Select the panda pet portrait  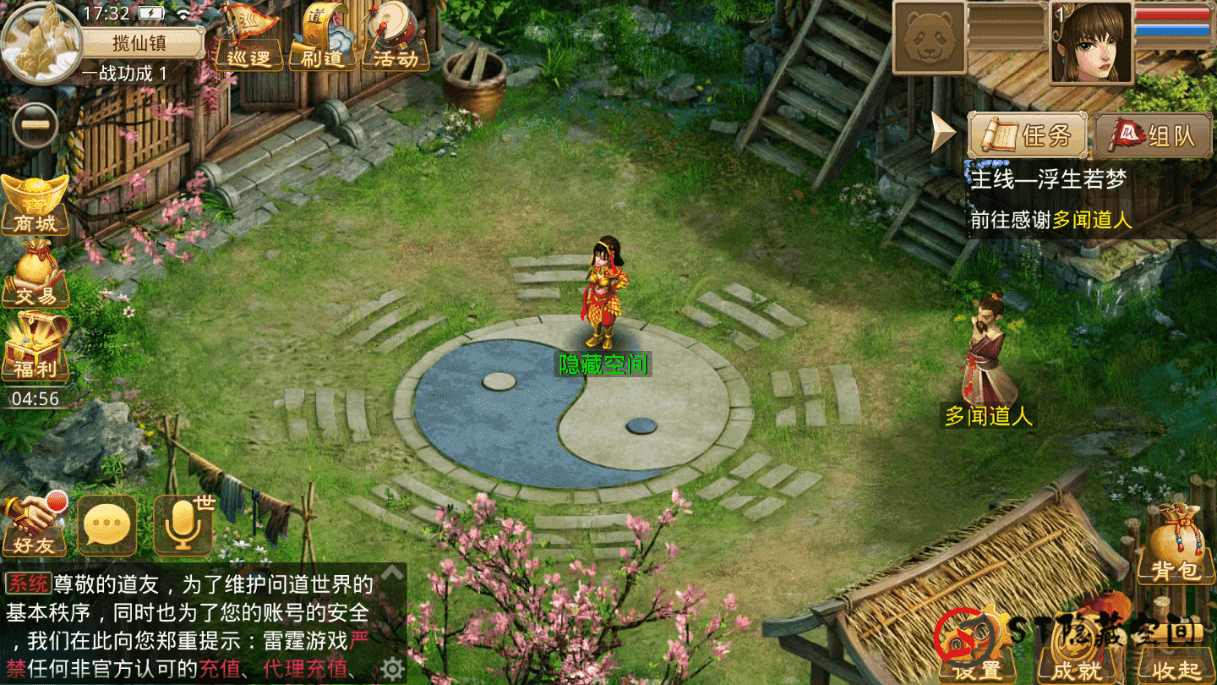click(929, 39)
